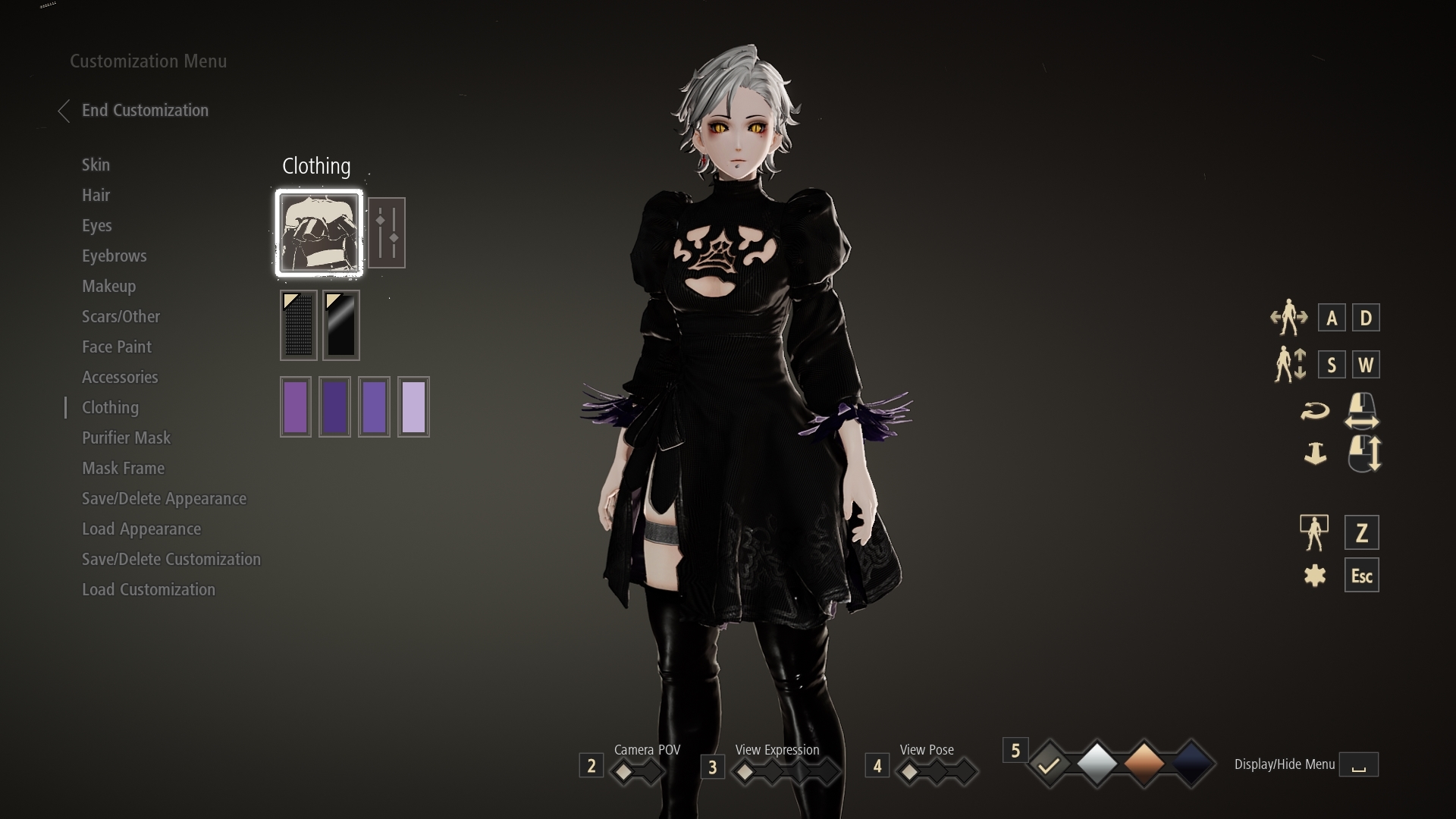Select the character vertical movement icon
Viewport: 1456px width, 819px height.
coord(1289,364)
